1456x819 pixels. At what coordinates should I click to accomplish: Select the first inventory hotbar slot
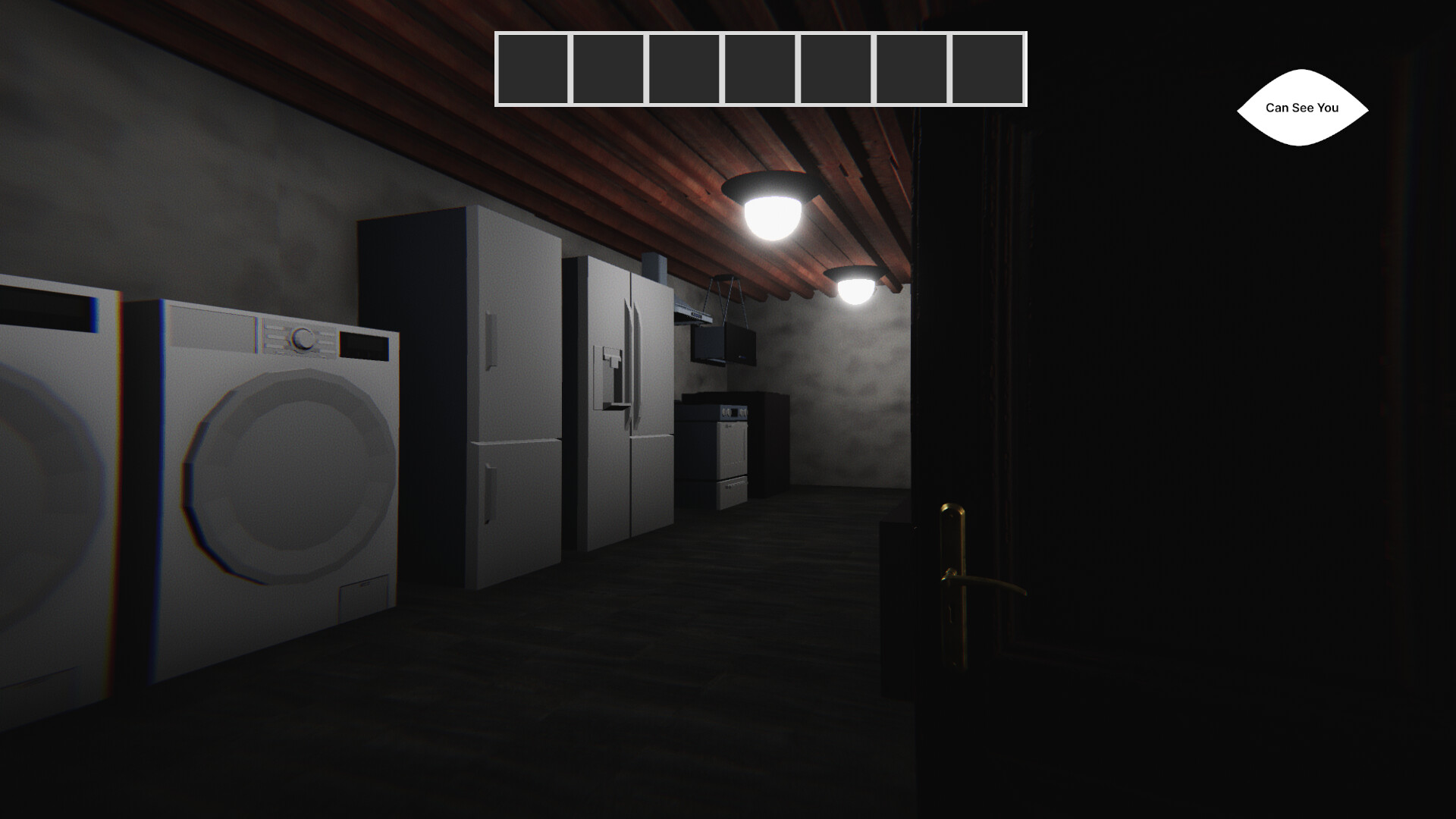[533, 68]
